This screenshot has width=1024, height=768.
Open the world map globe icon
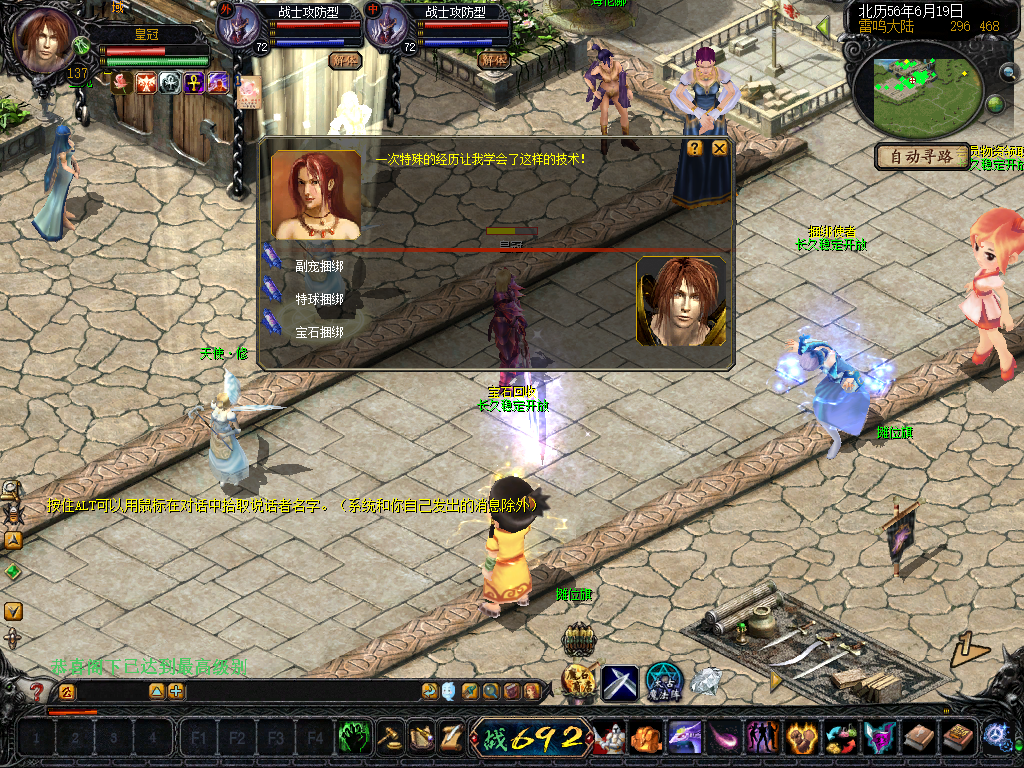click(995, 104)
